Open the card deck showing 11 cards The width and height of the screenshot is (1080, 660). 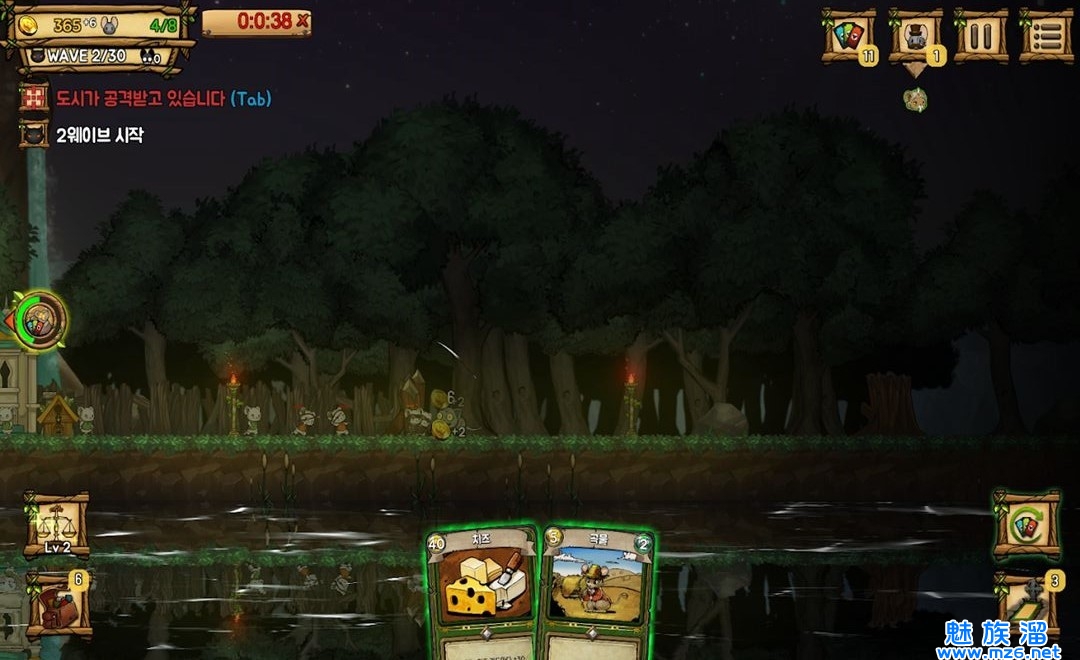click(x=848, y=37)
